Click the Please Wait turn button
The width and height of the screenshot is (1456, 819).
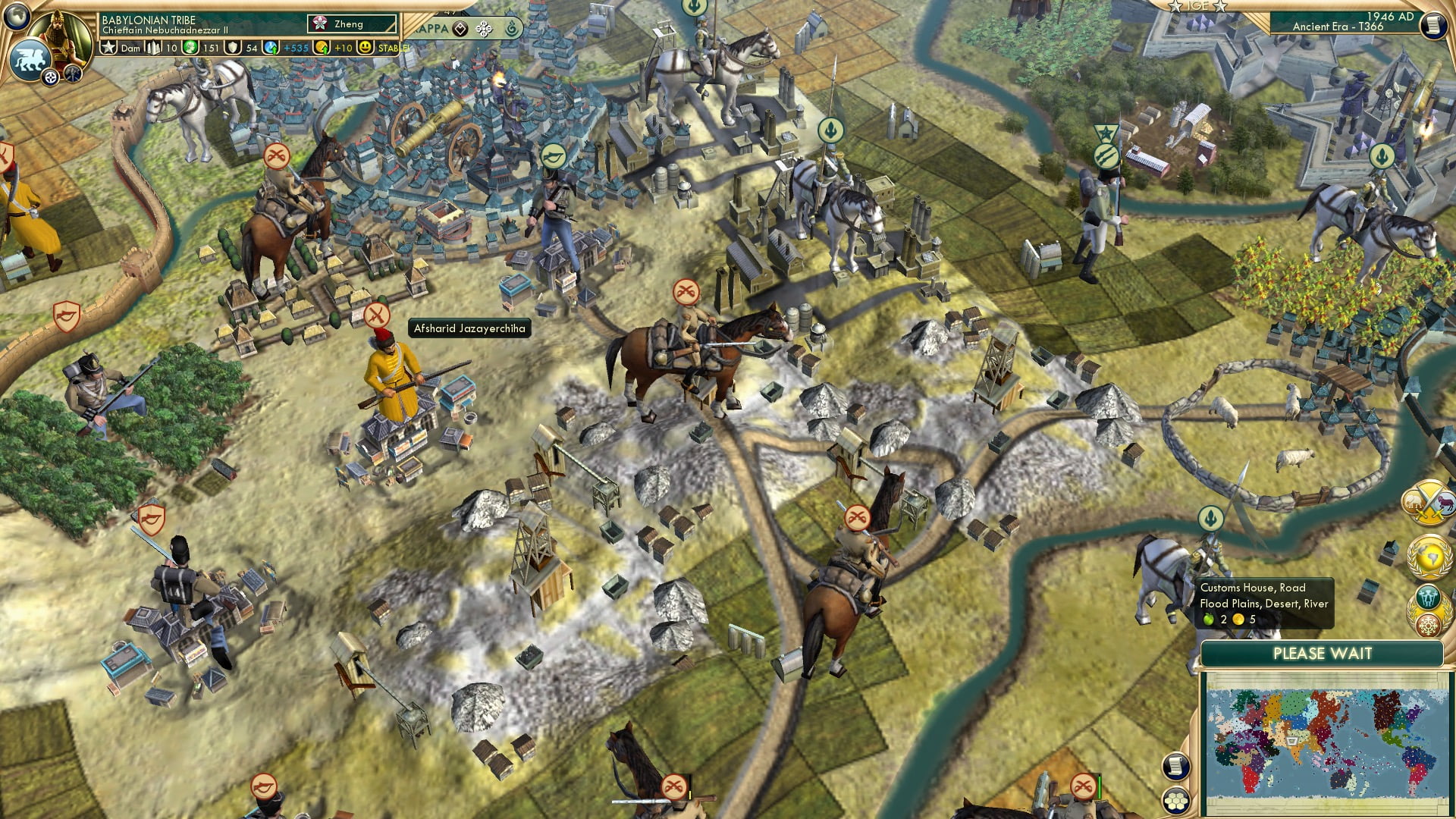[x=1322, y=654]
